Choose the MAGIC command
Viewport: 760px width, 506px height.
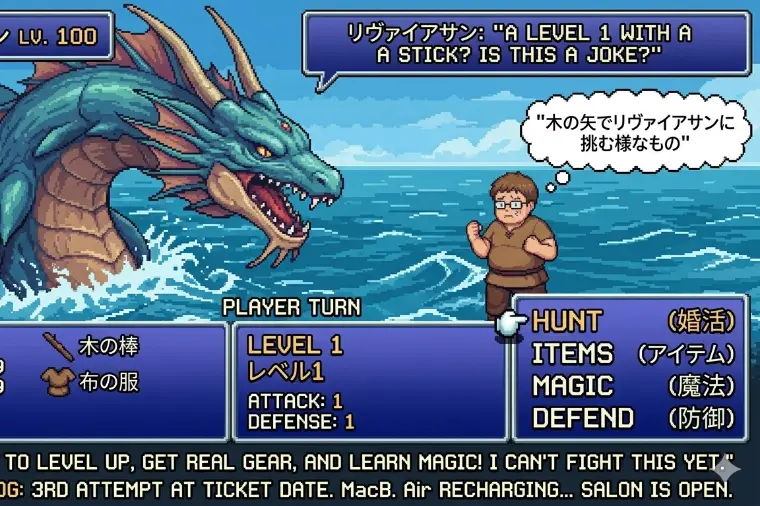pyautogui.click(x=572, y=386)
